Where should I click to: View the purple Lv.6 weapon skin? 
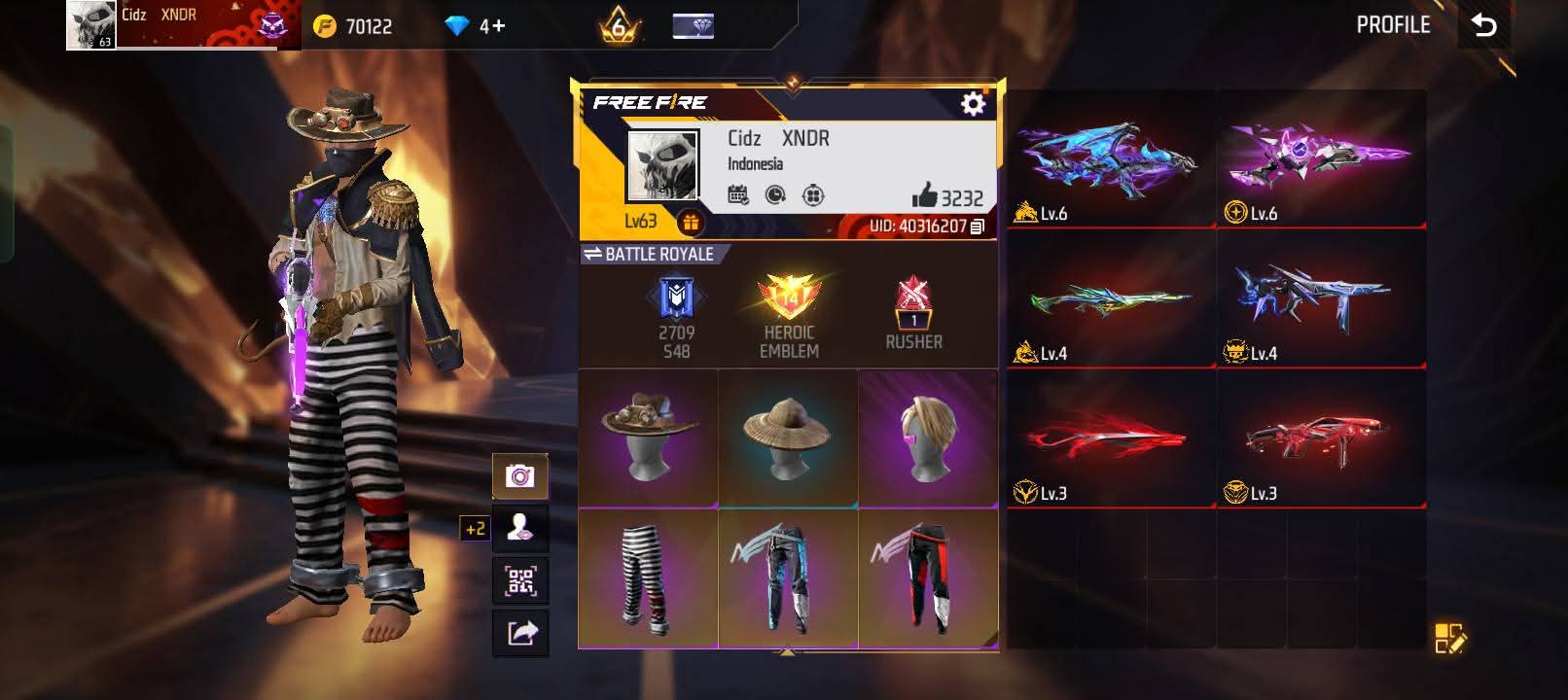1320,162
